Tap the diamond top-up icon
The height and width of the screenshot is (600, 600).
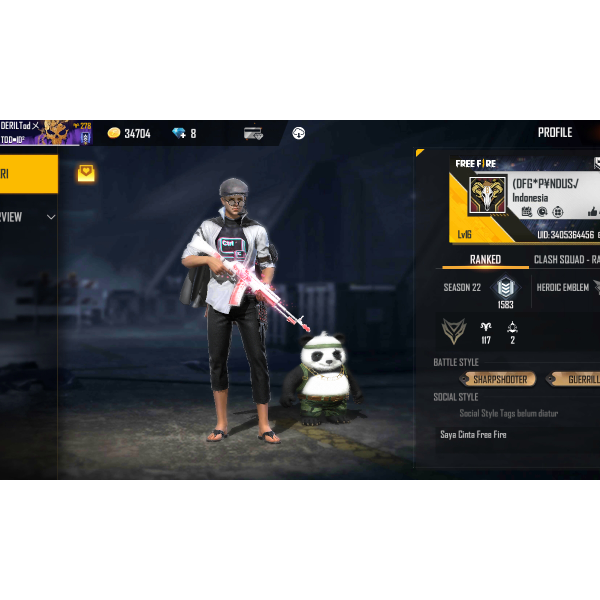point(179,133)
